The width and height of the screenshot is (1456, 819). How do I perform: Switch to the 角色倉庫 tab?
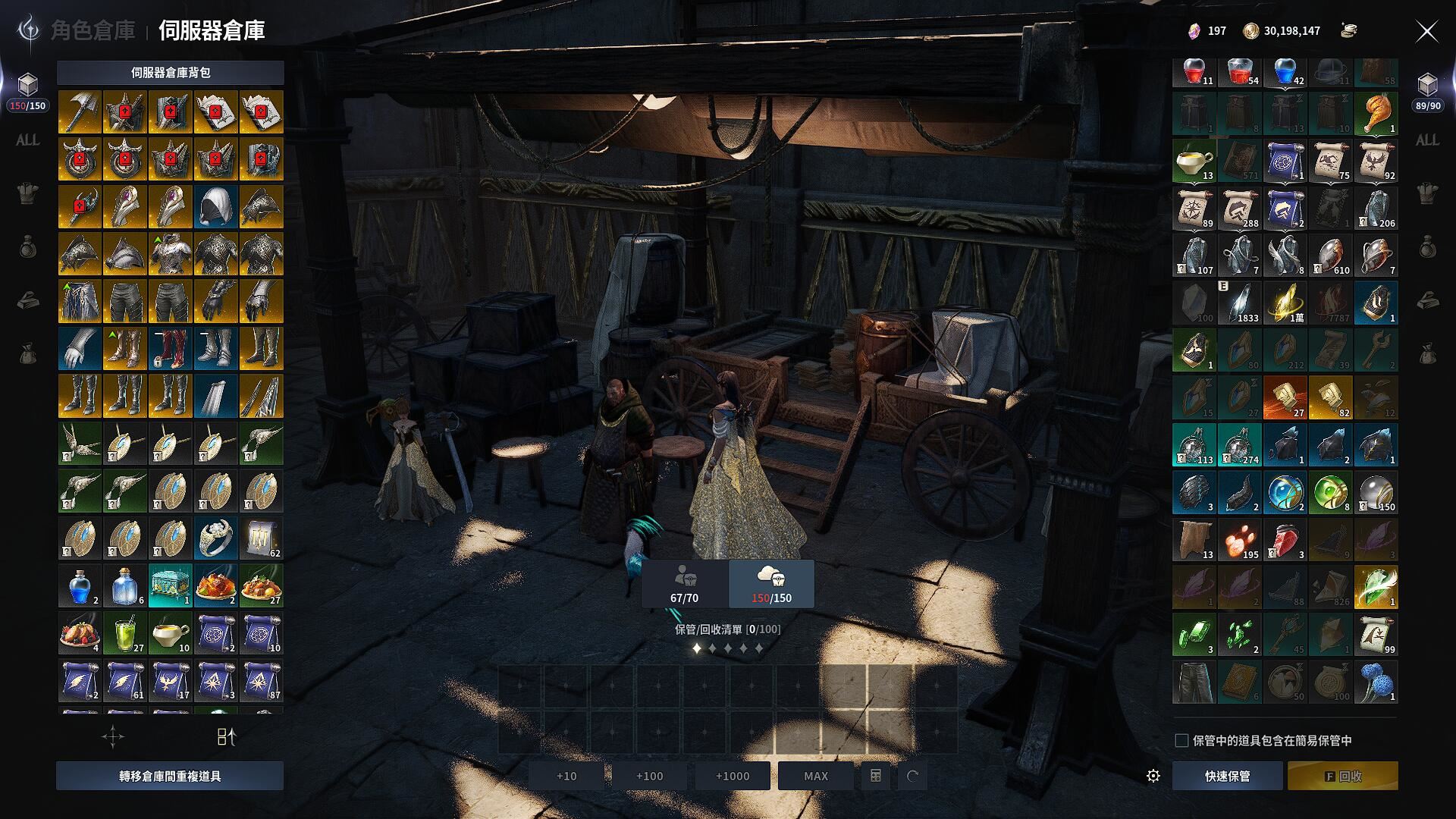click(93, 30)
